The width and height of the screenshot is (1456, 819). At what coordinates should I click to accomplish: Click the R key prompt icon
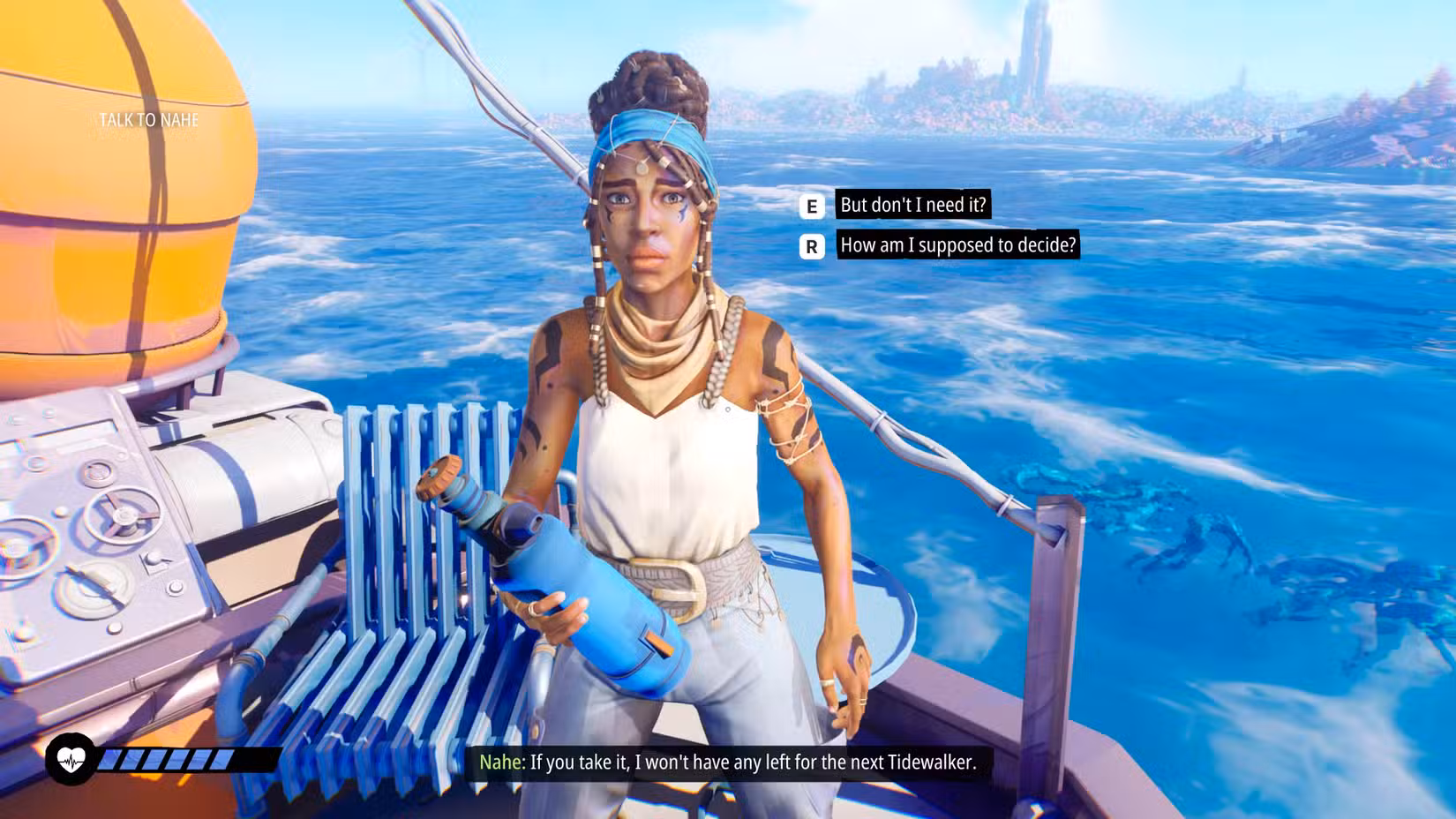tap(811, 247)
